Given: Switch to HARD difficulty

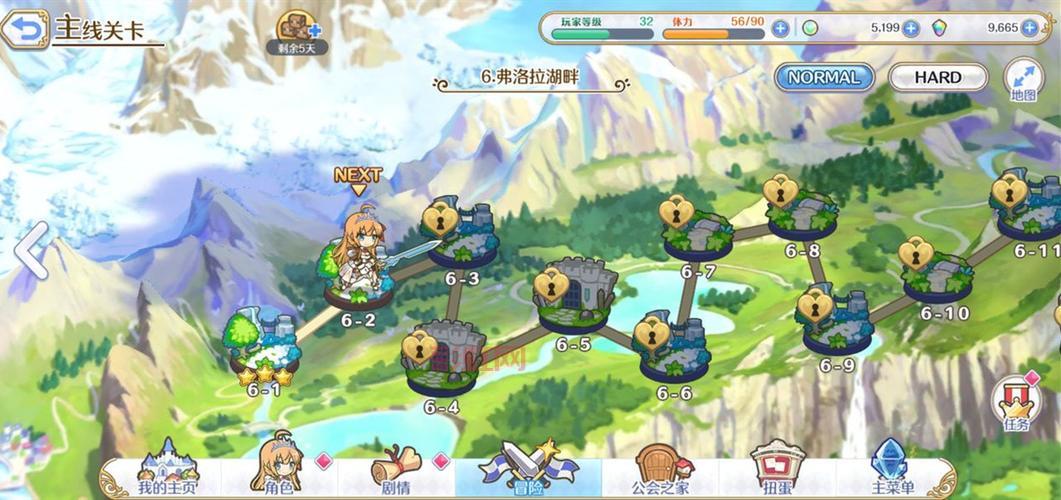Looking at the screenshot, I should click(937, 77).
